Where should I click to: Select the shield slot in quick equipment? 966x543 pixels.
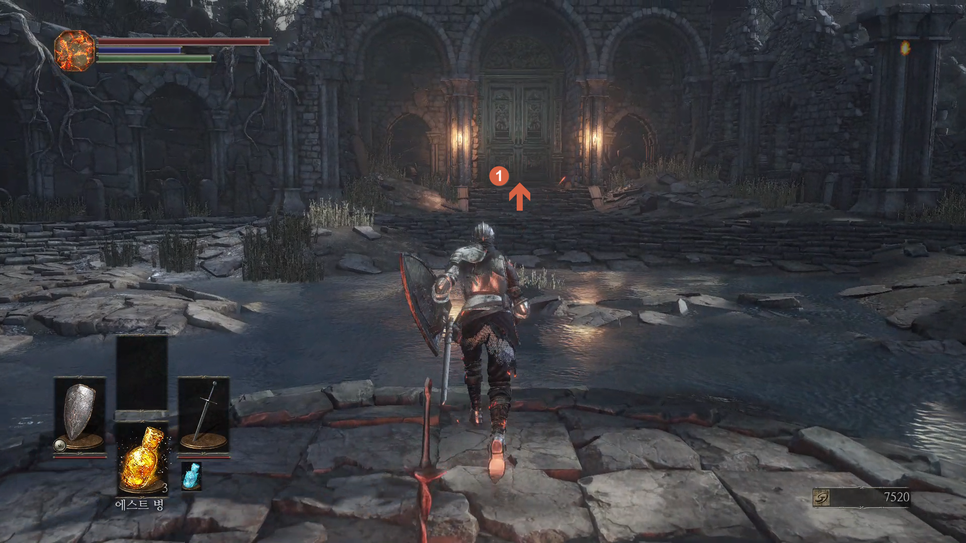pyautogui.click(x=79, y=415)
